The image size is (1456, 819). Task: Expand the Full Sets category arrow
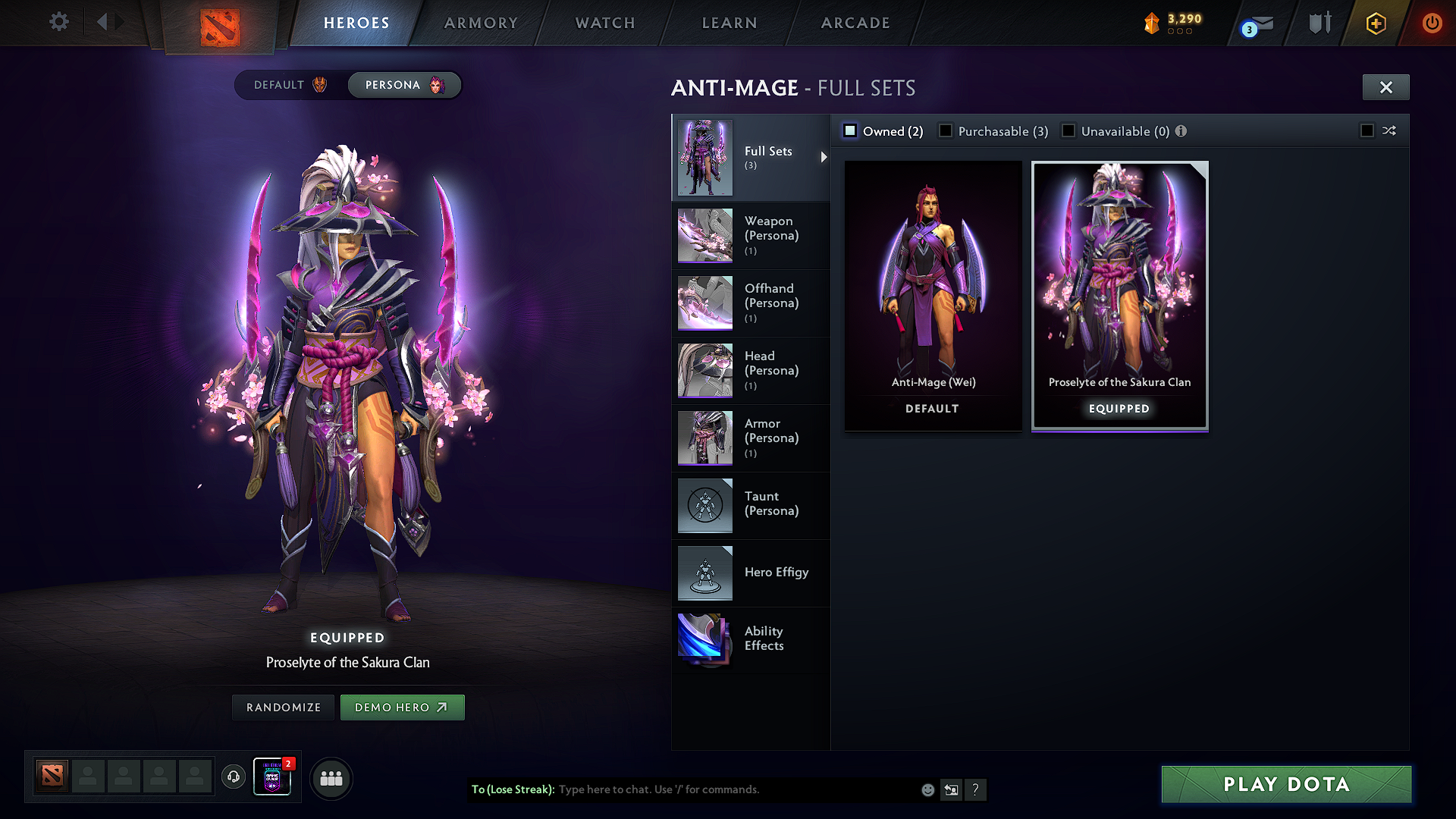[x=824, y=157]
